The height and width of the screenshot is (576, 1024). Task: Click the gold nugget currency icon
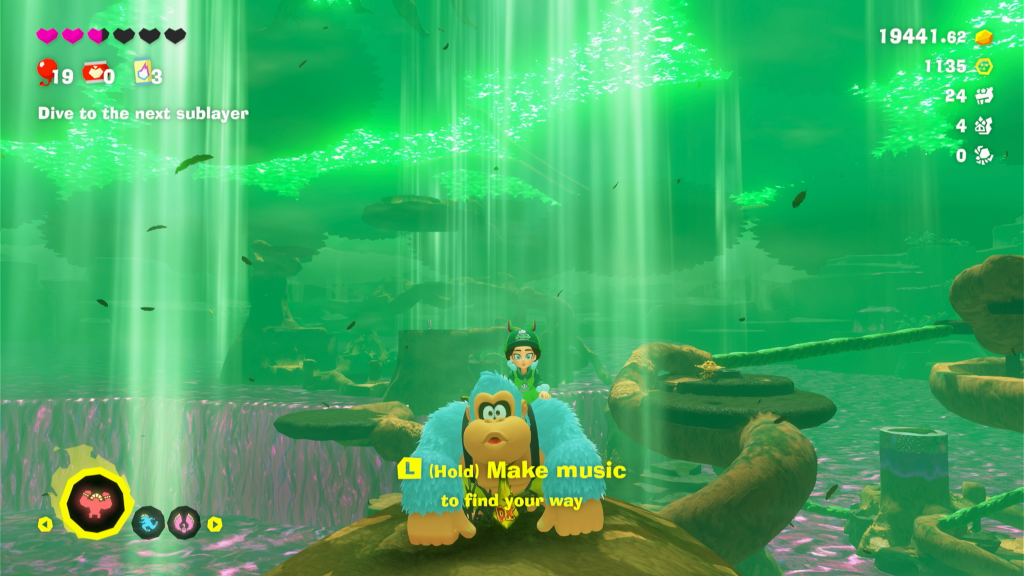(x=983, y=37)
